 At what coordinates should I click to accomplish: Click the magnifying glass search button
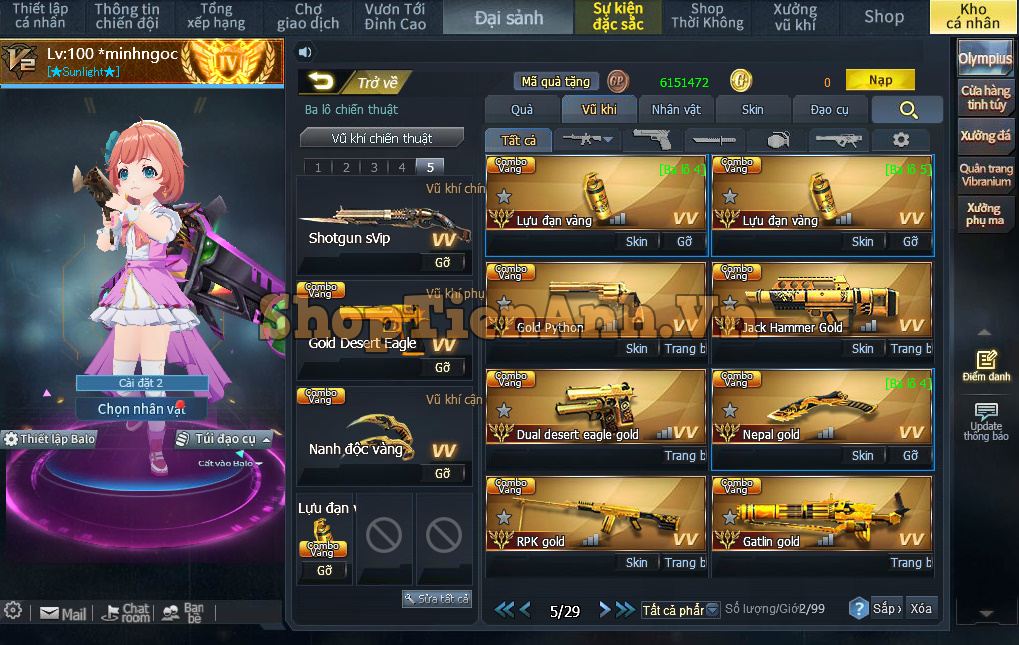click(907, 110)
